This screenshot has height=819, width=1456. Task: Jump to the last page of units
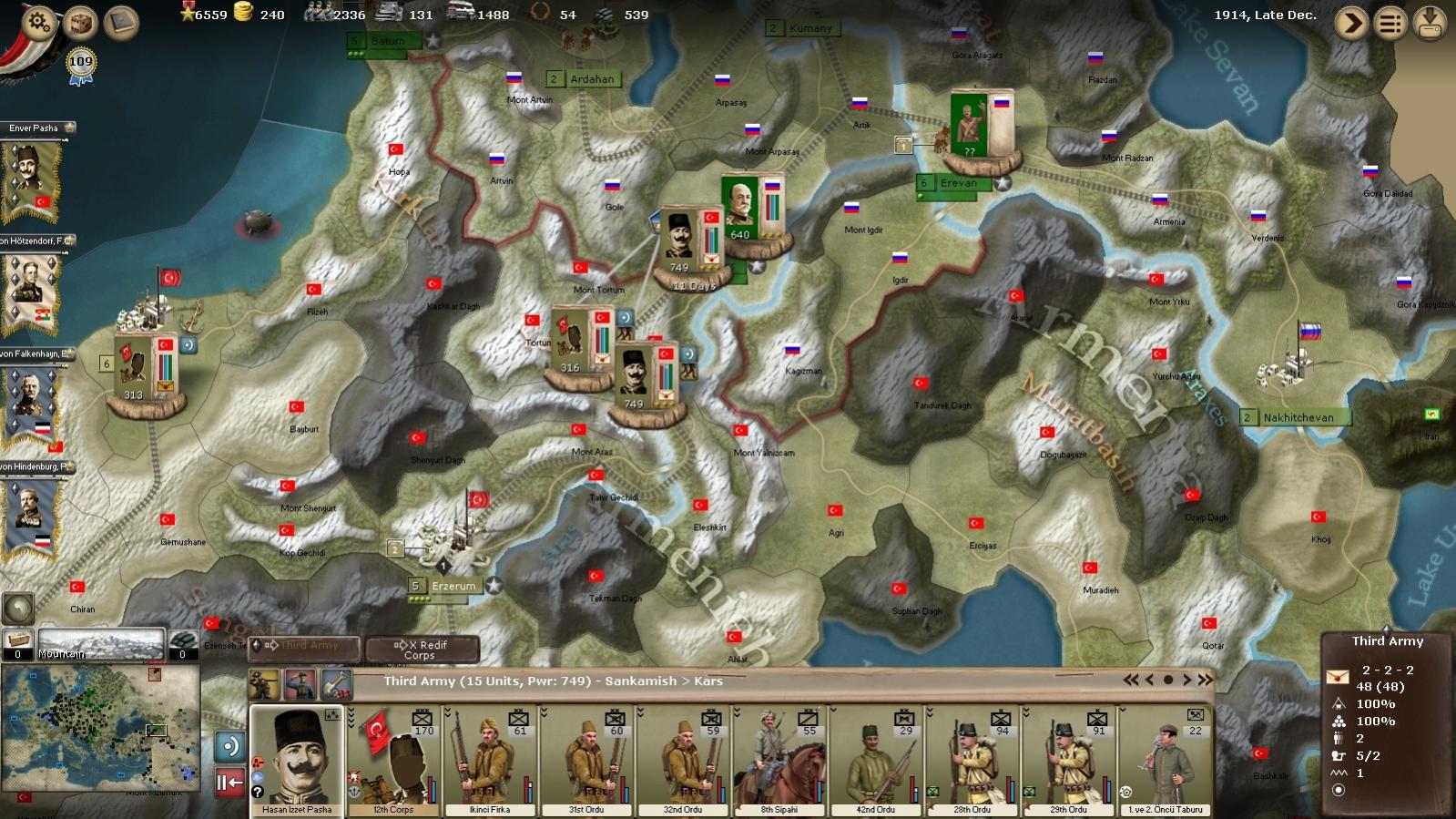(x=1206, y=680)
